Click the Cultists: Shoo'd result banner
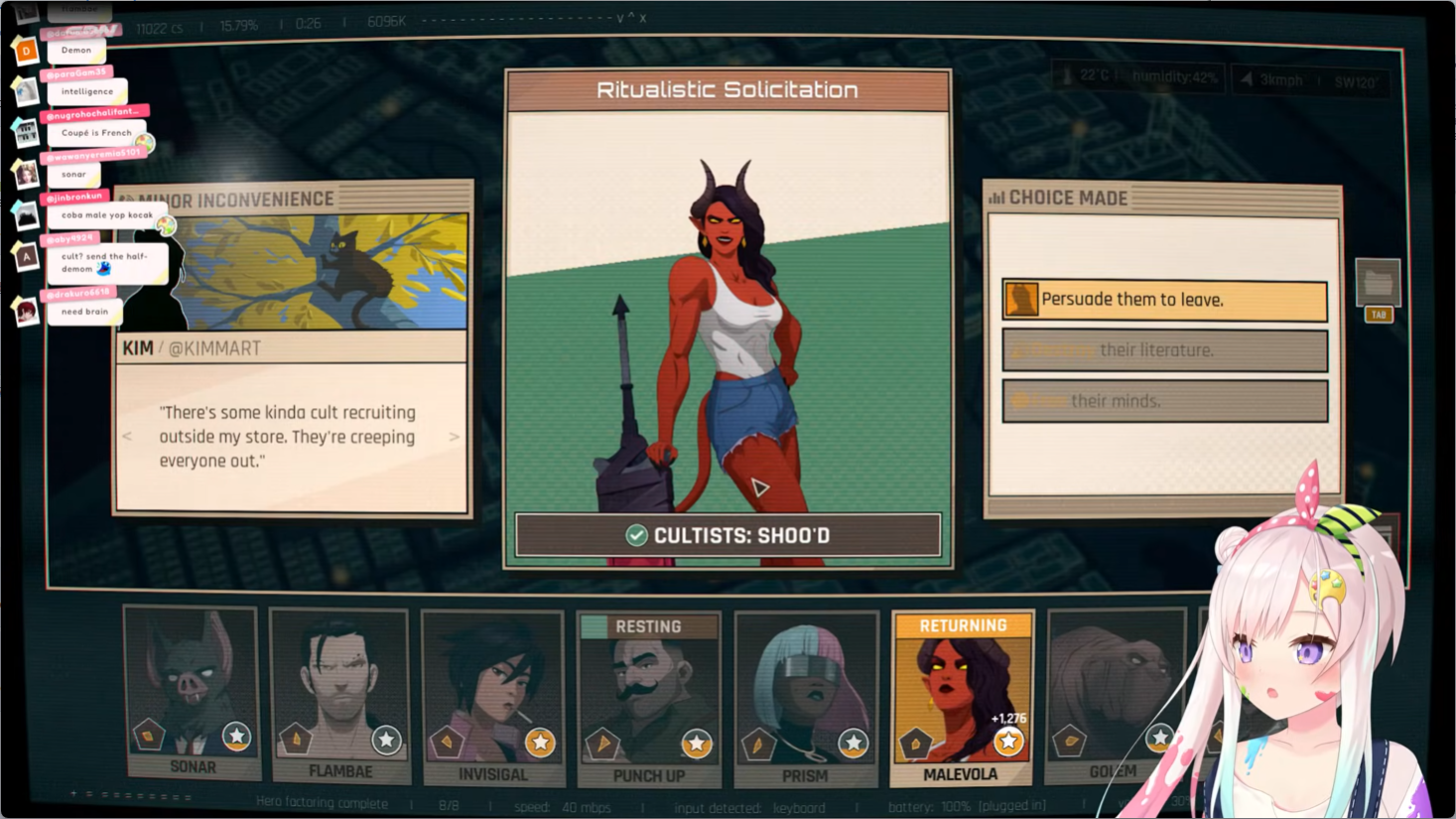The width and height of the screenshot is (1456, 819). (x=728, y=536)
